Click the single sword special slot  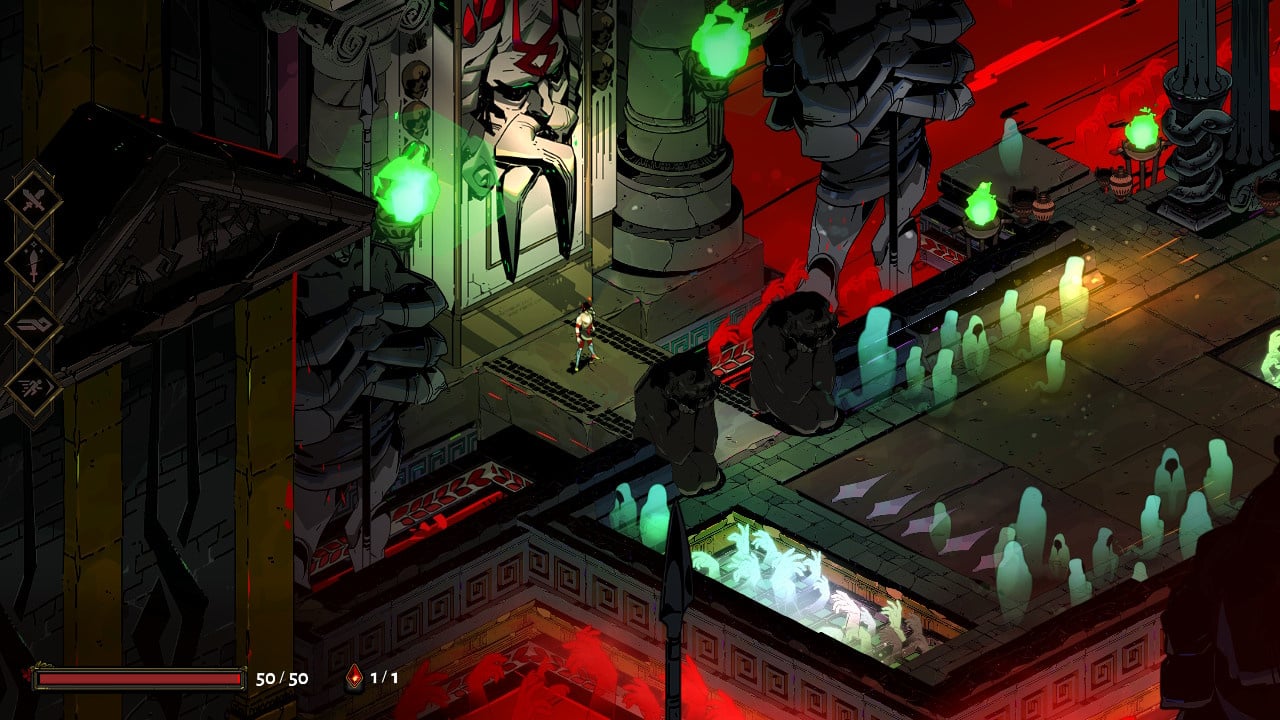(33, 263)
